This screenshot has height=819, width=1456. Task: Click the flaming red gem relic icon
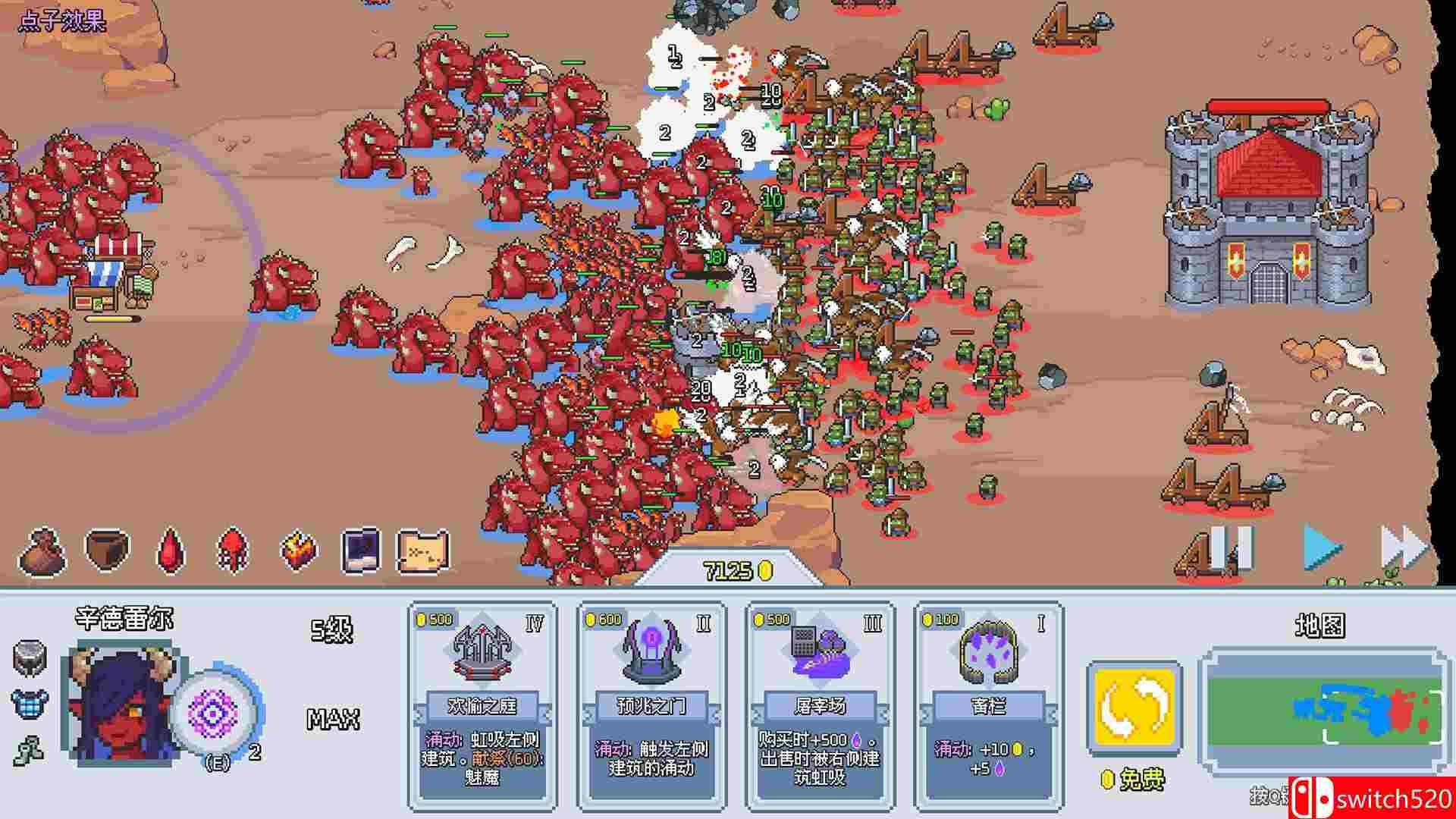click(297, 550)
